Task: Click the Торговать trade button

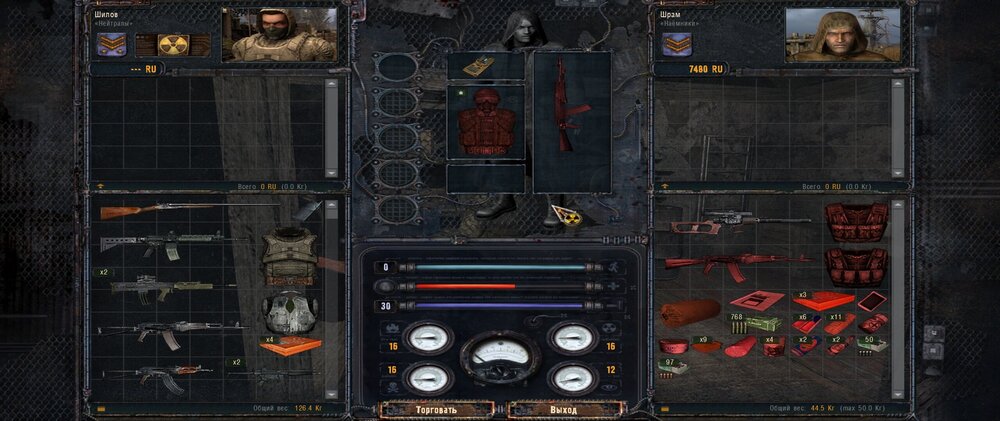Action: (437, 409)
